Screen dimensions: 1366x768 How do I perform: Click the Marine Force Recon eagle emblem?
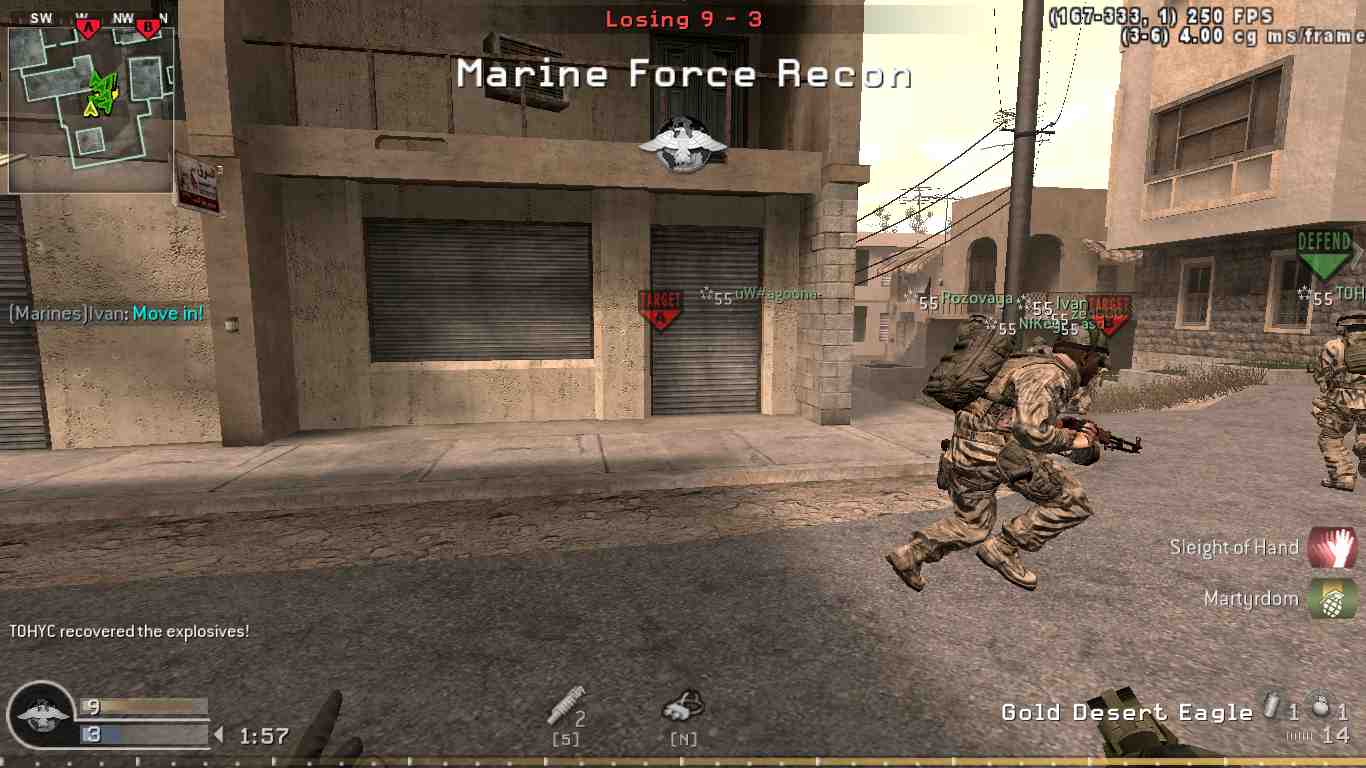pyautogui.click(x=683, y=143)
